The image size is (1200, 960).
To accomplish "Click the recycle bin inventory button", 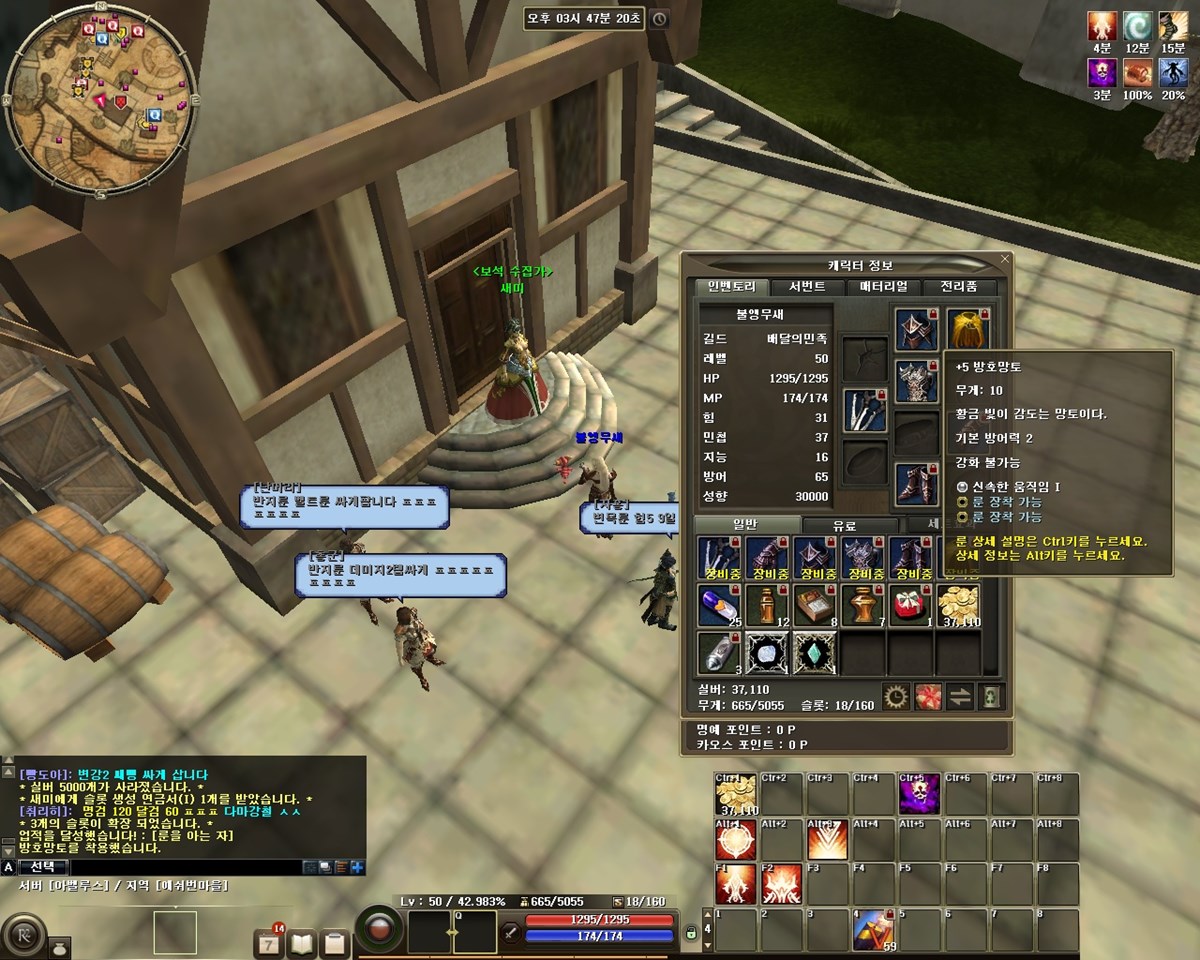I will (991, 697).
